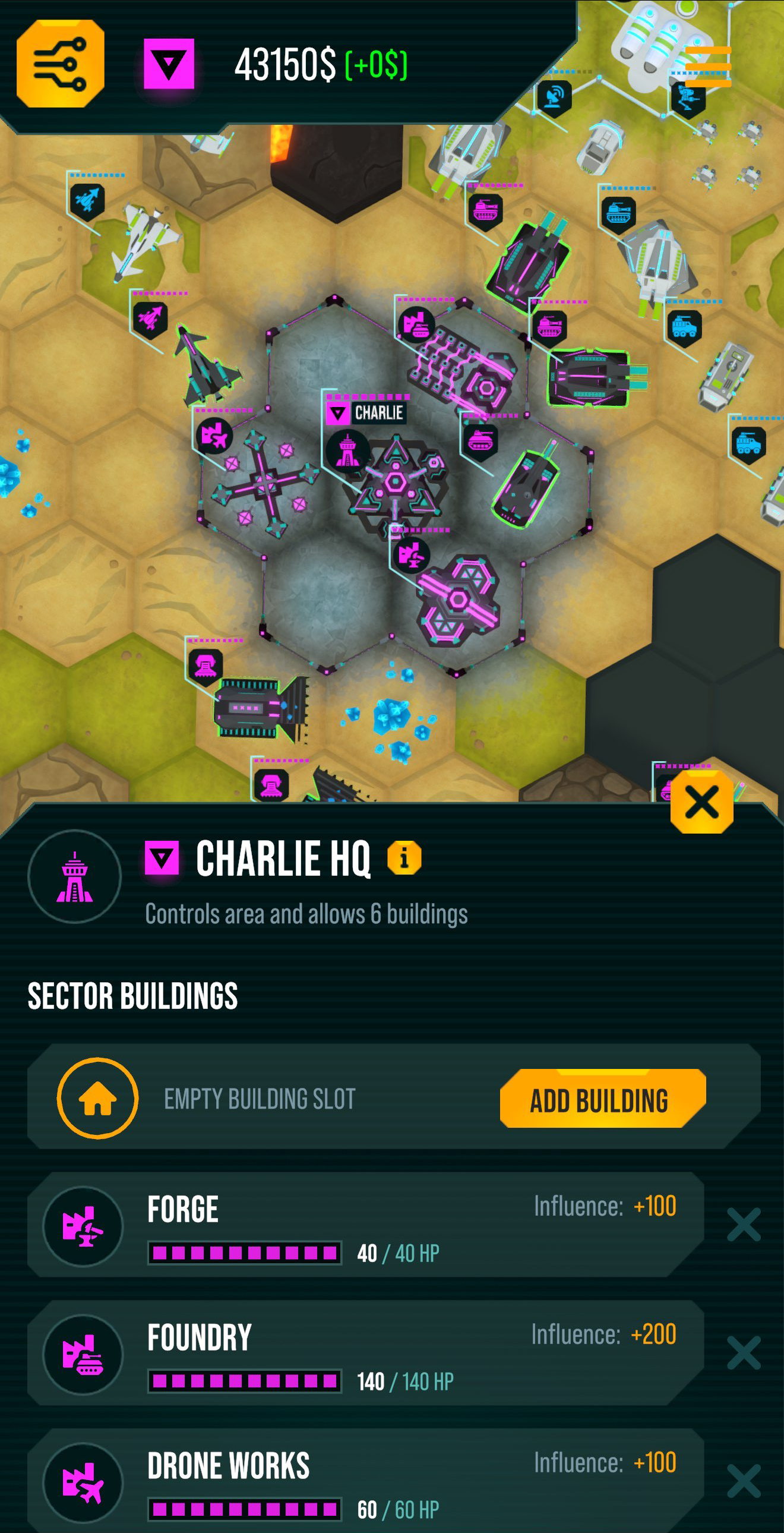
Task: Close the Charlie HQ panel
Action: tap(701, 802)
